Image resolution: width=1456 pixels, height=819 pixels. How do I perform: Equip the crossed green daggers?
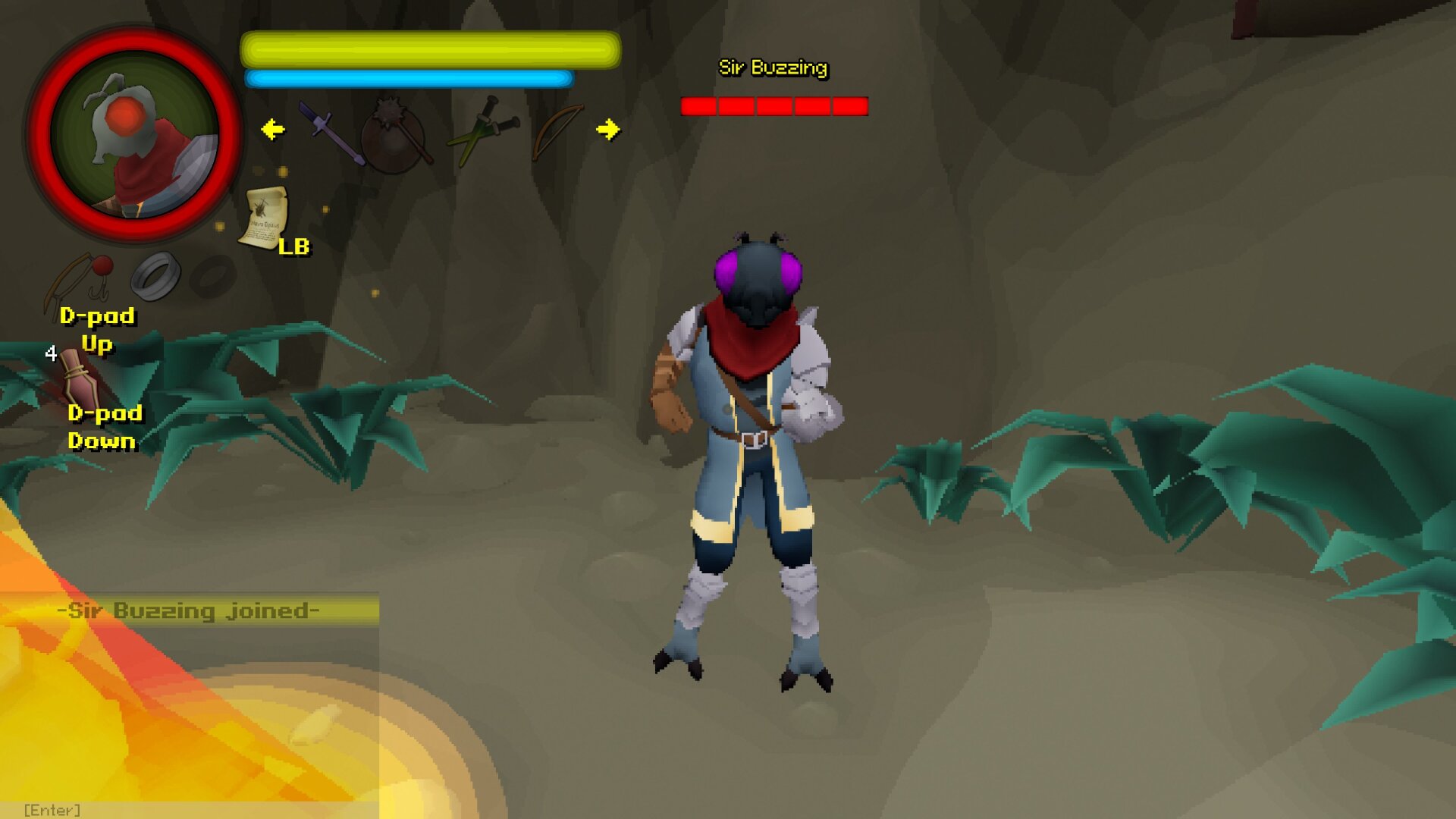(483, 132)
